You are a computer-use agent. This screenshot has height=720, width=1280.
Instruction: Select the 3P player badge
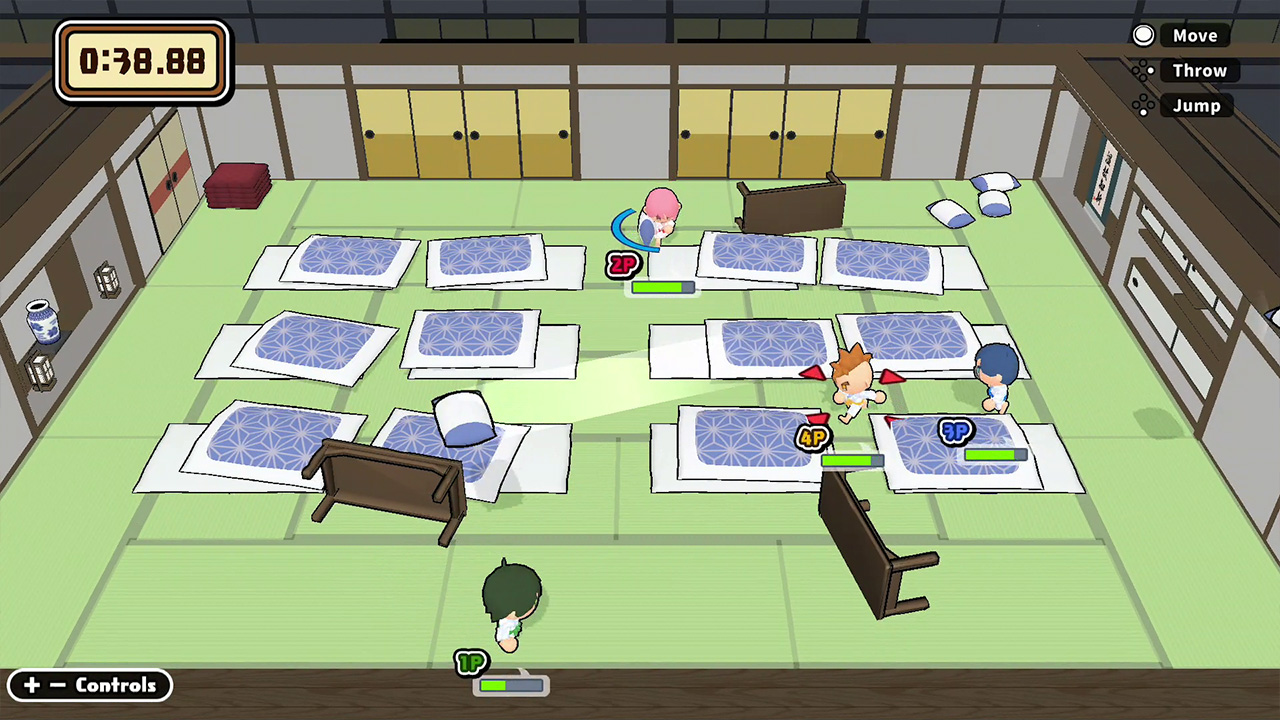955,430
